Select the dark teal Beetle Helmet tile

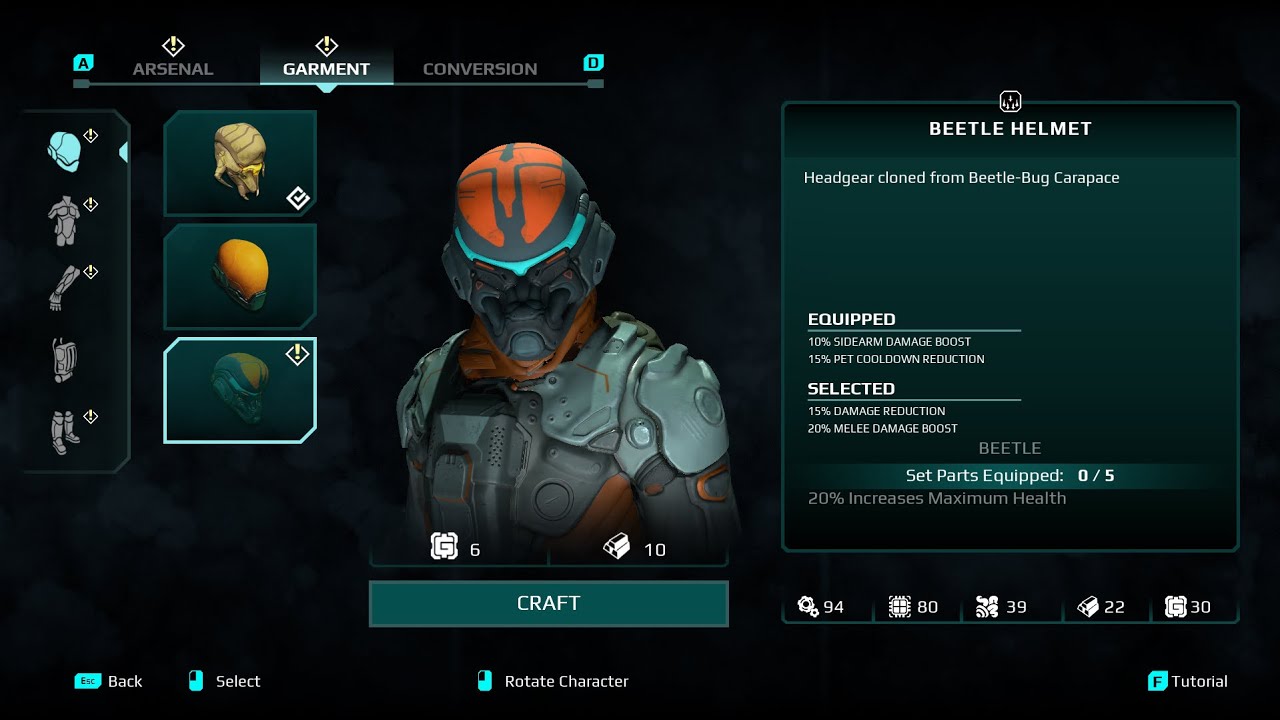[x=240, y=390]
